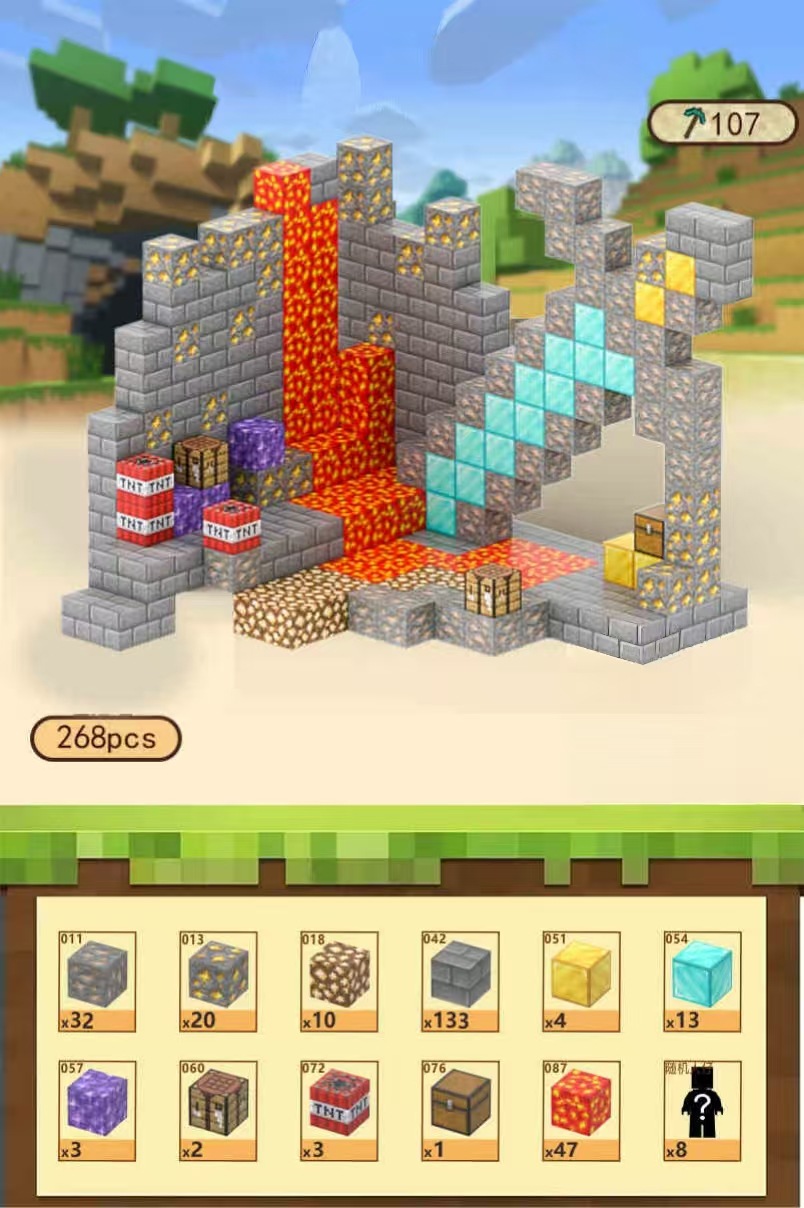The width and height of the screenshot is (804, 1208).
Task: Select the crafting table block tile 060
Action: coord(218,1110)
